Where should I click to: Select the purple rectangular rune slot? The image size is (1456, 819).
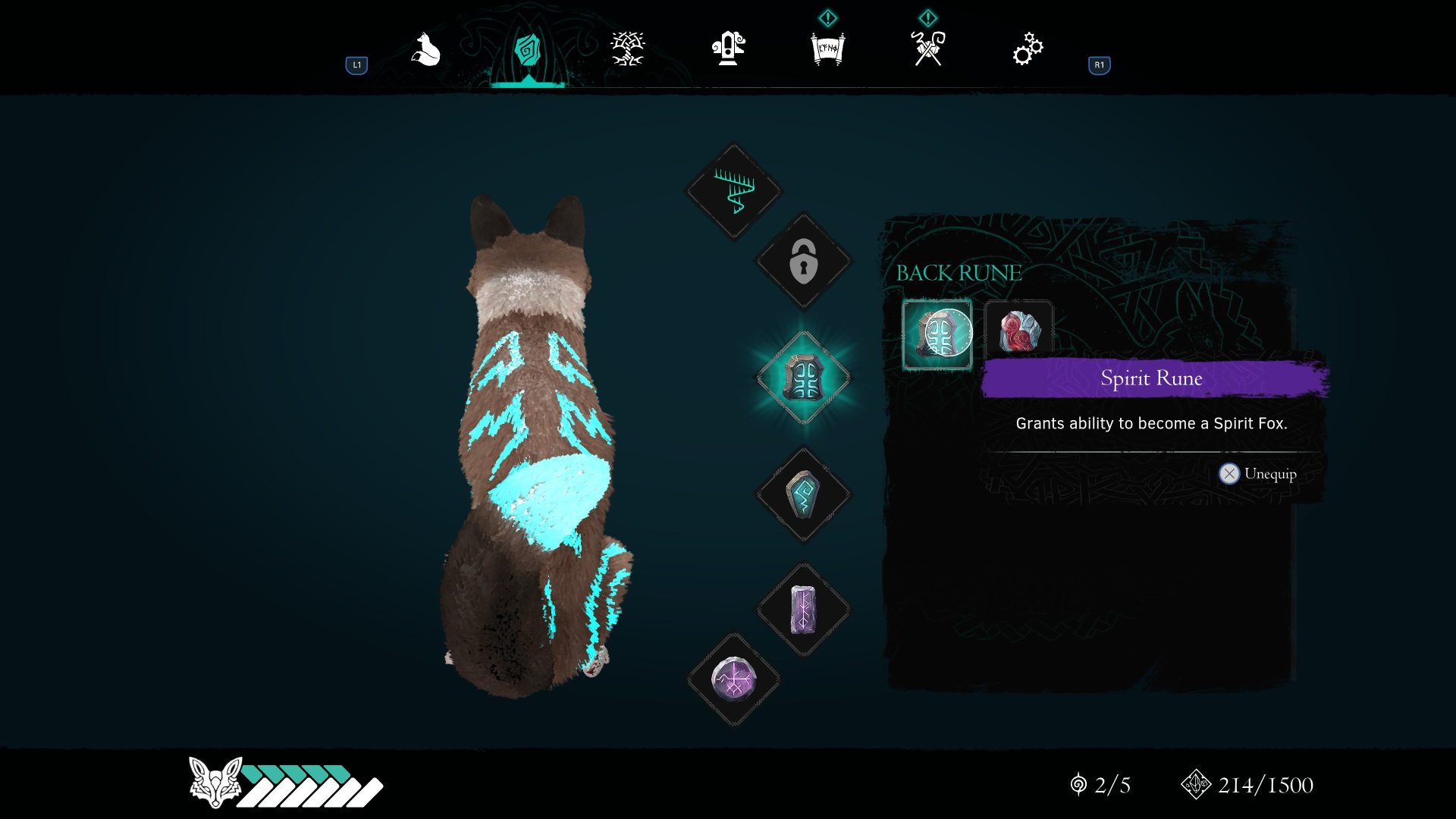pyautogui.click(x=804, y=610)
